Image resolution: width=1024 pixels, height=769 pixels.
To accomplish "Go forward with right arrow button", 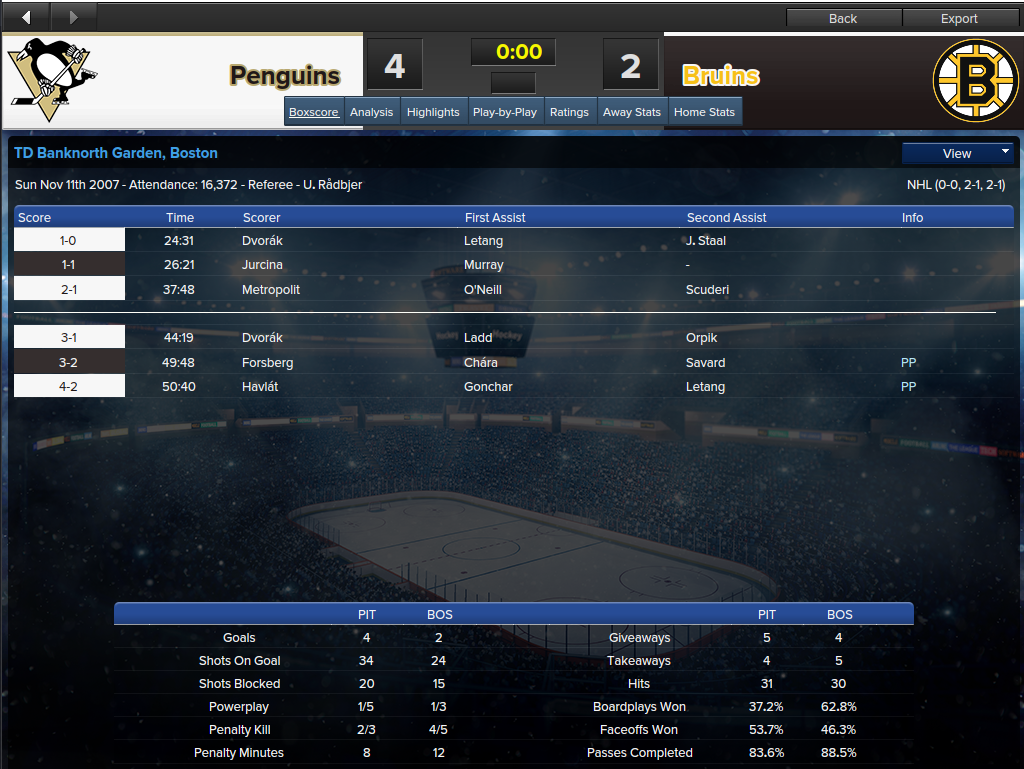I will coord(72,16).
